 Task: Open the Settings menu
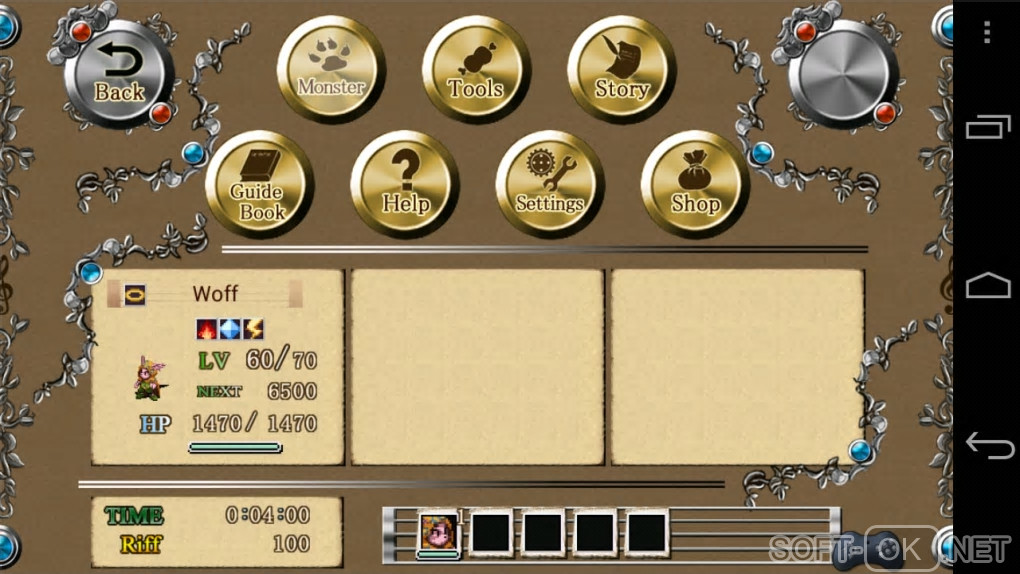[x=549, y=185]
